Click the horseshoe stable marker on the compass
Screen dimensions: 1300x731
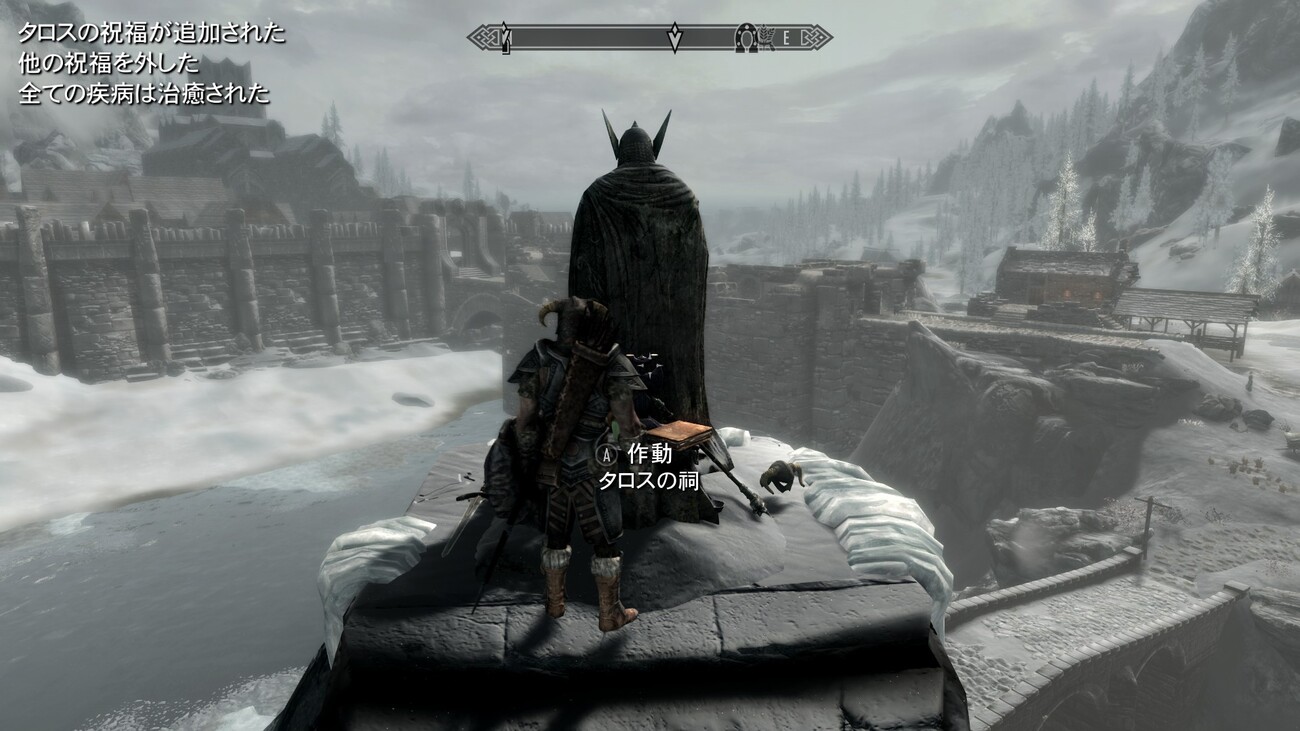pyautogui.click(x=746, y=38)
